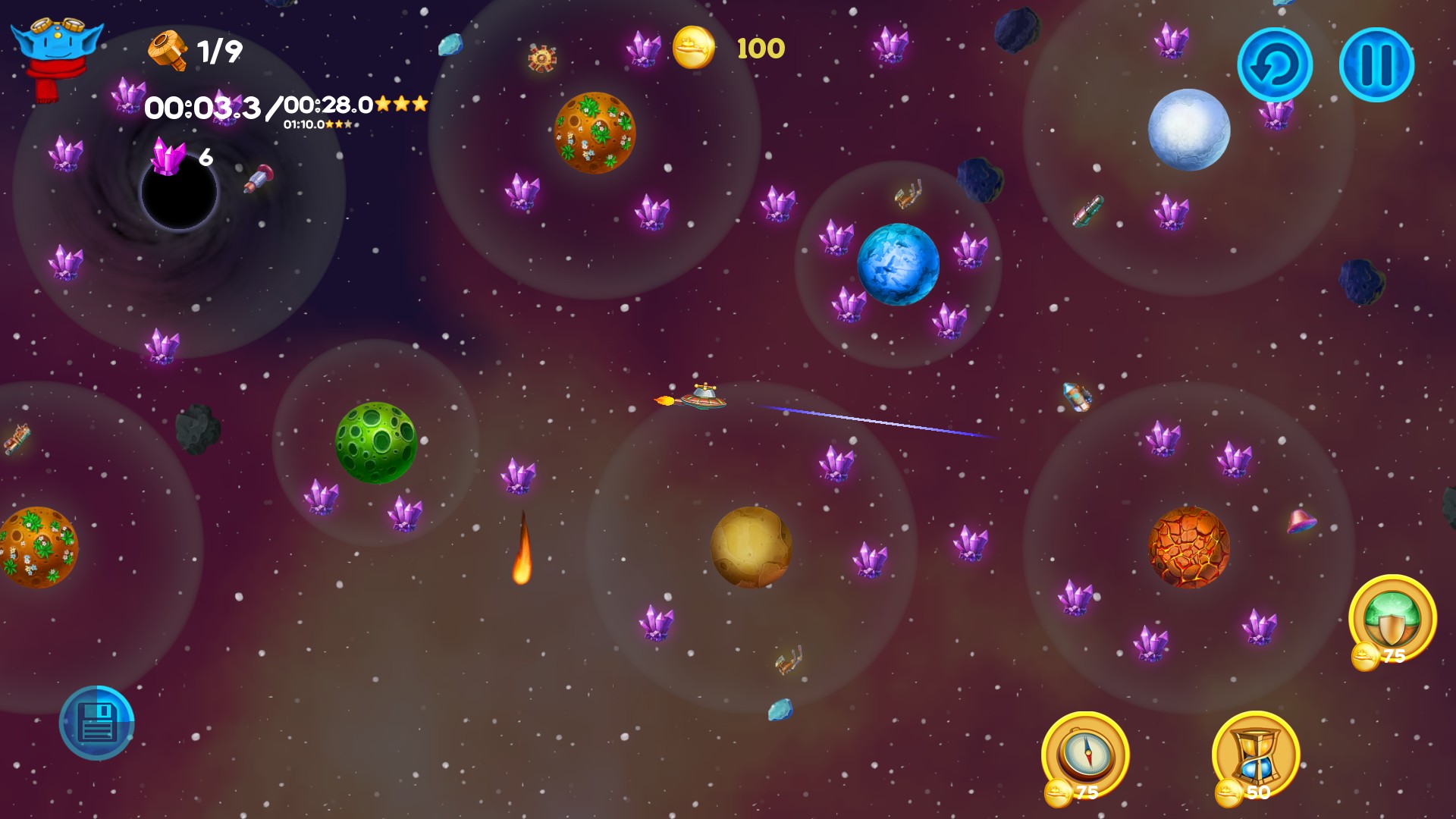Restart the level with the circular arrow button

(x=1275, y=65)
